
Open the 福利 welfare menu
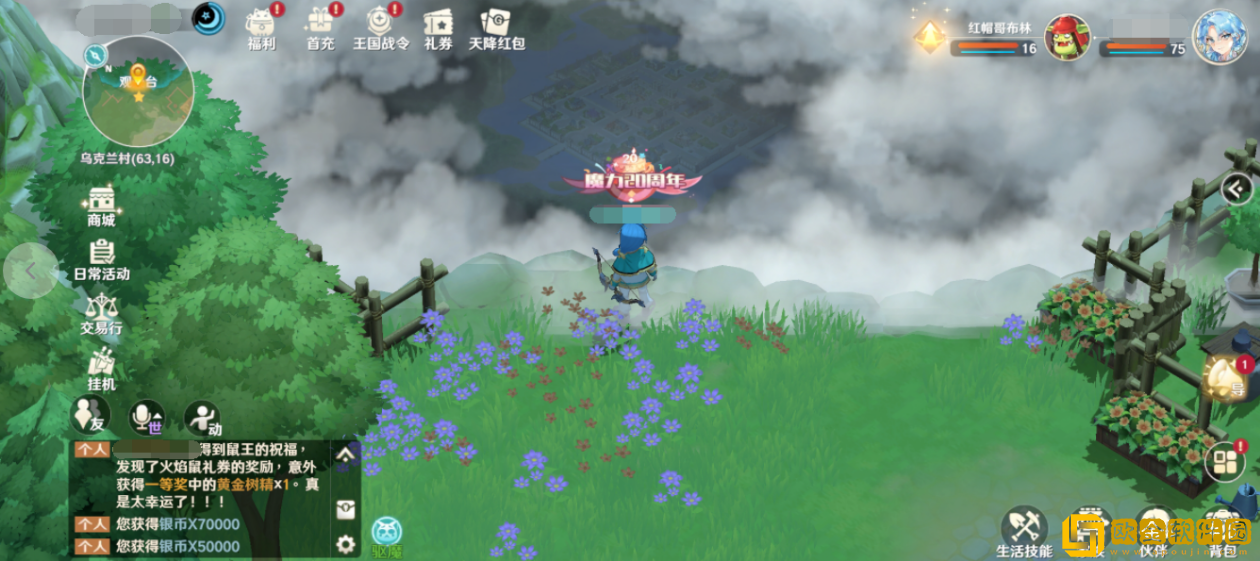[261, 26]
